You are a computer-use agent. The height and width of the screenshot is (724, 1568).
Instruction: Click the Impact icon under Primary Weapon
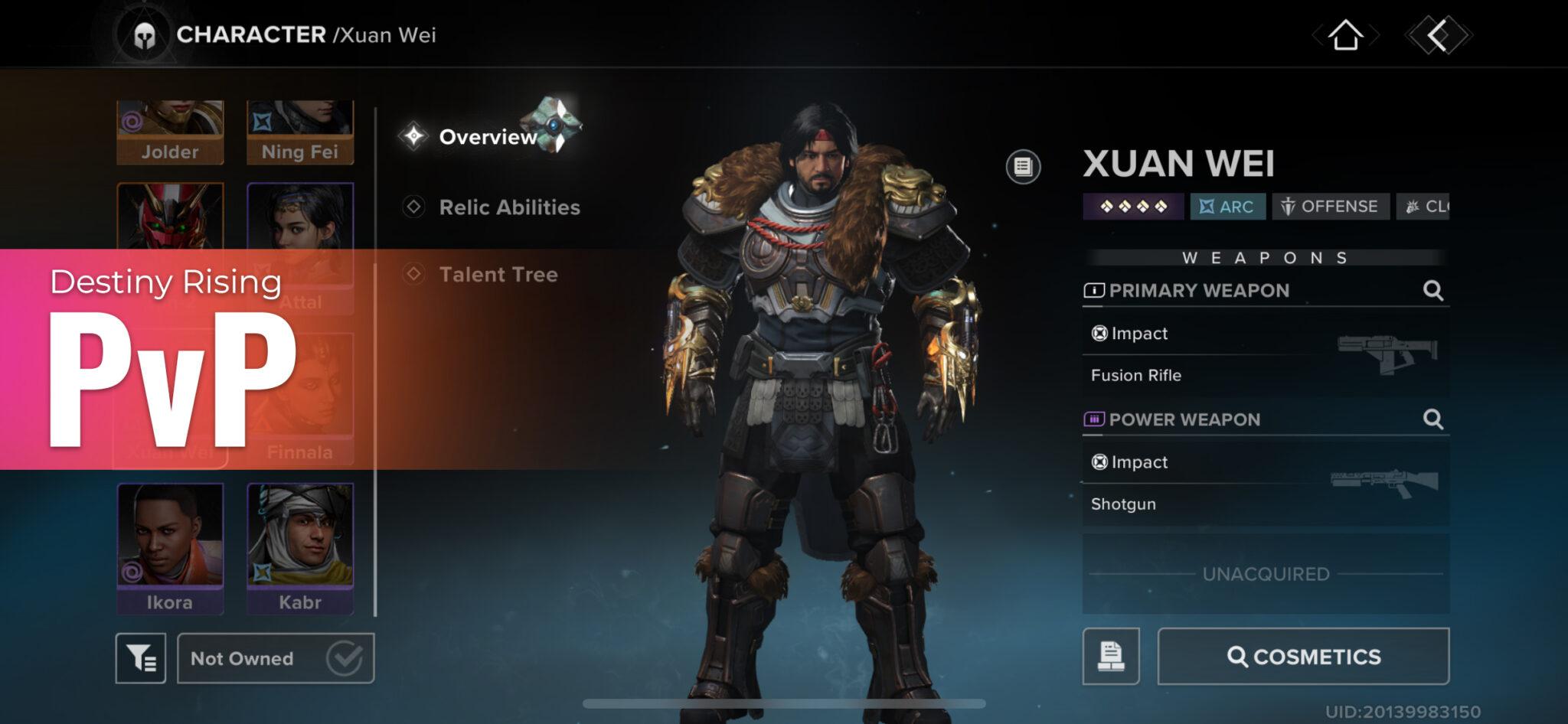[x=1101, y=333]
